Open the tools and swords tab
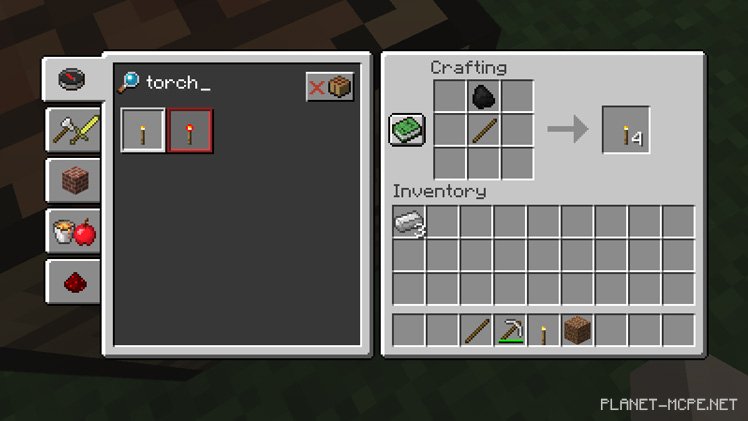Image resolution: width=748 pixels, height=421 pixels. 74,130
